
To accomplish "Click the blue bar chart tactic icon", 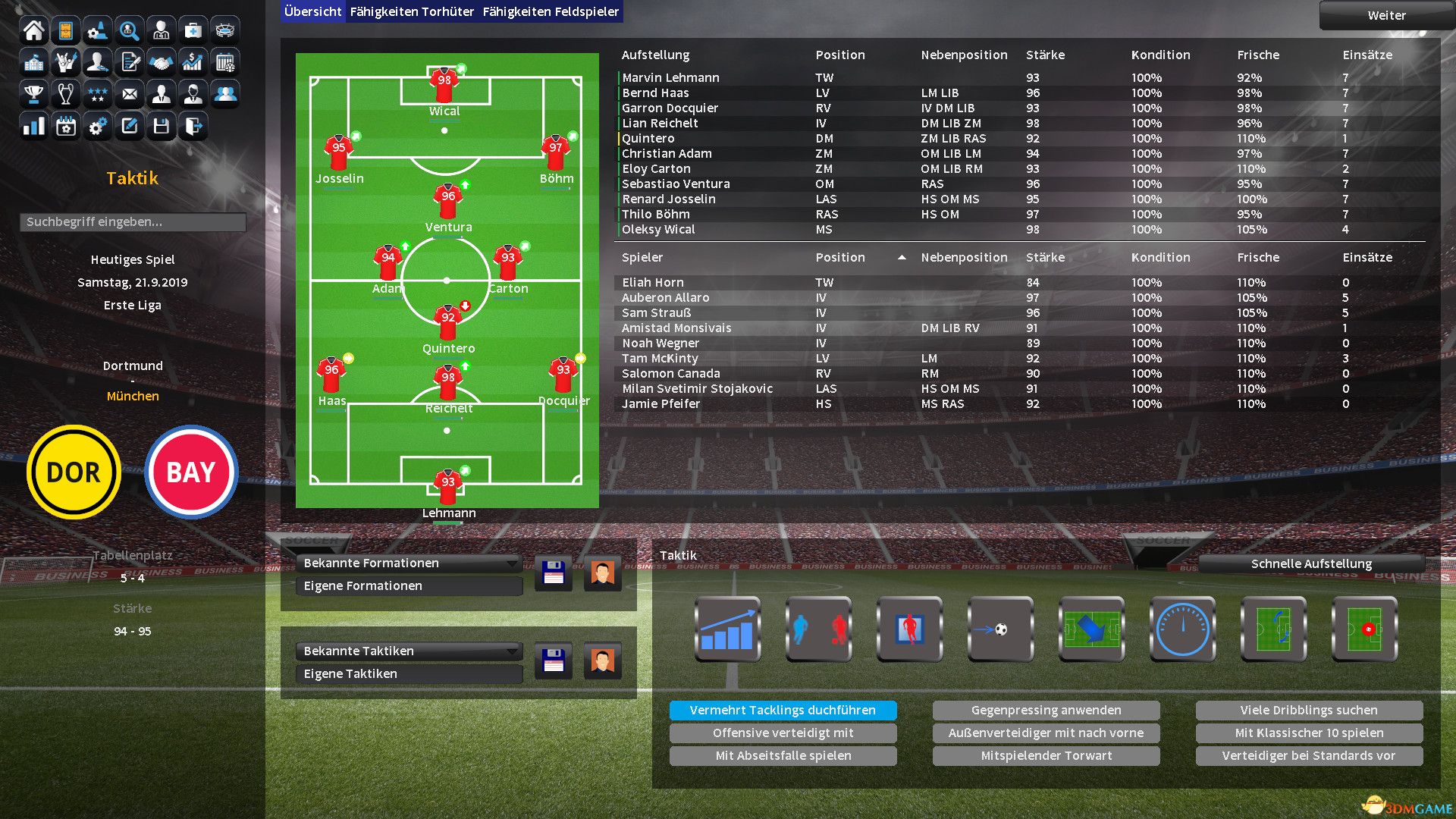I will pyautogui.click(x=727, y=629).
